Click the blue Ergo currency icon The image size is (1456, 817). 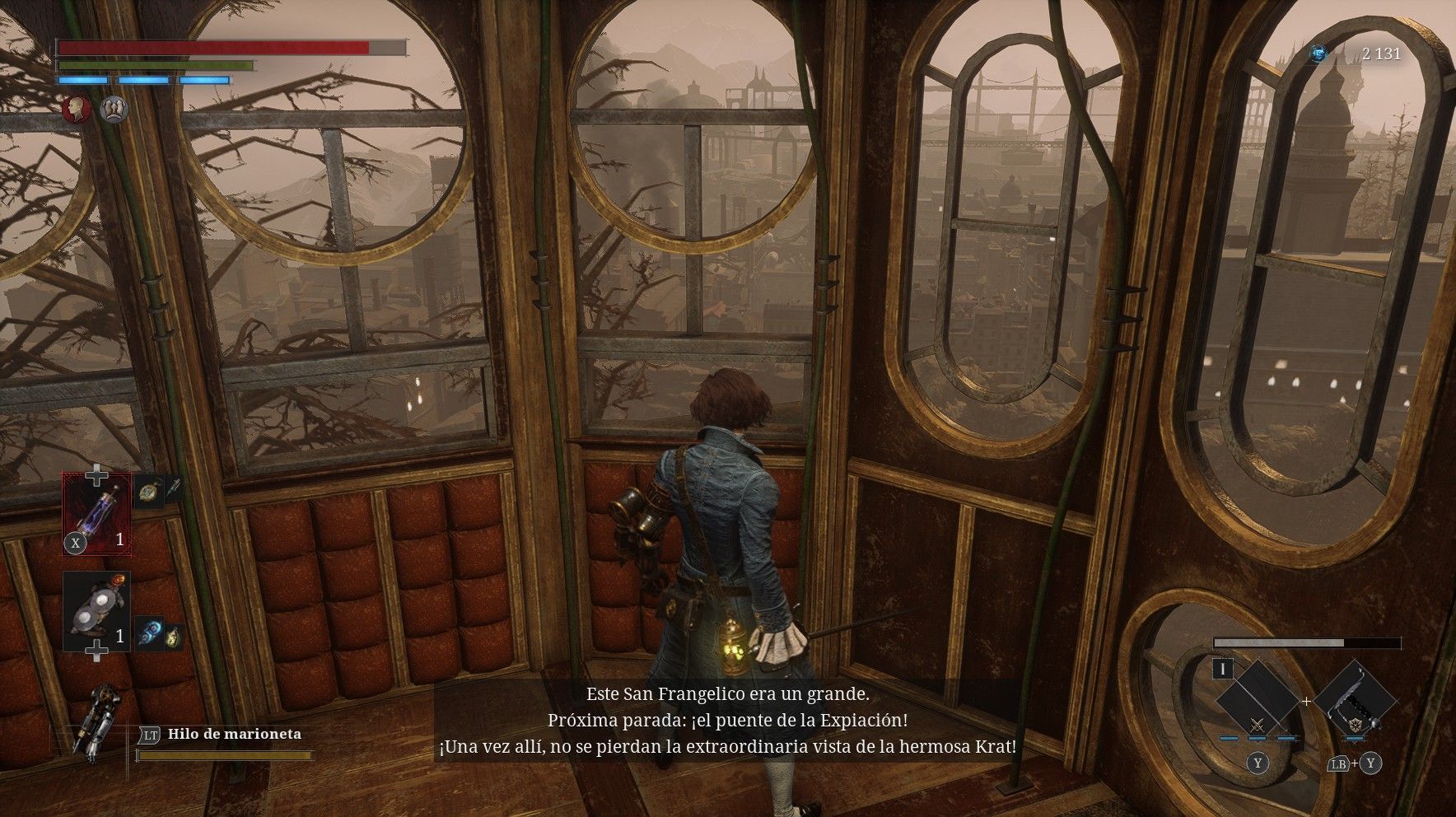[x=1319, y=54]
